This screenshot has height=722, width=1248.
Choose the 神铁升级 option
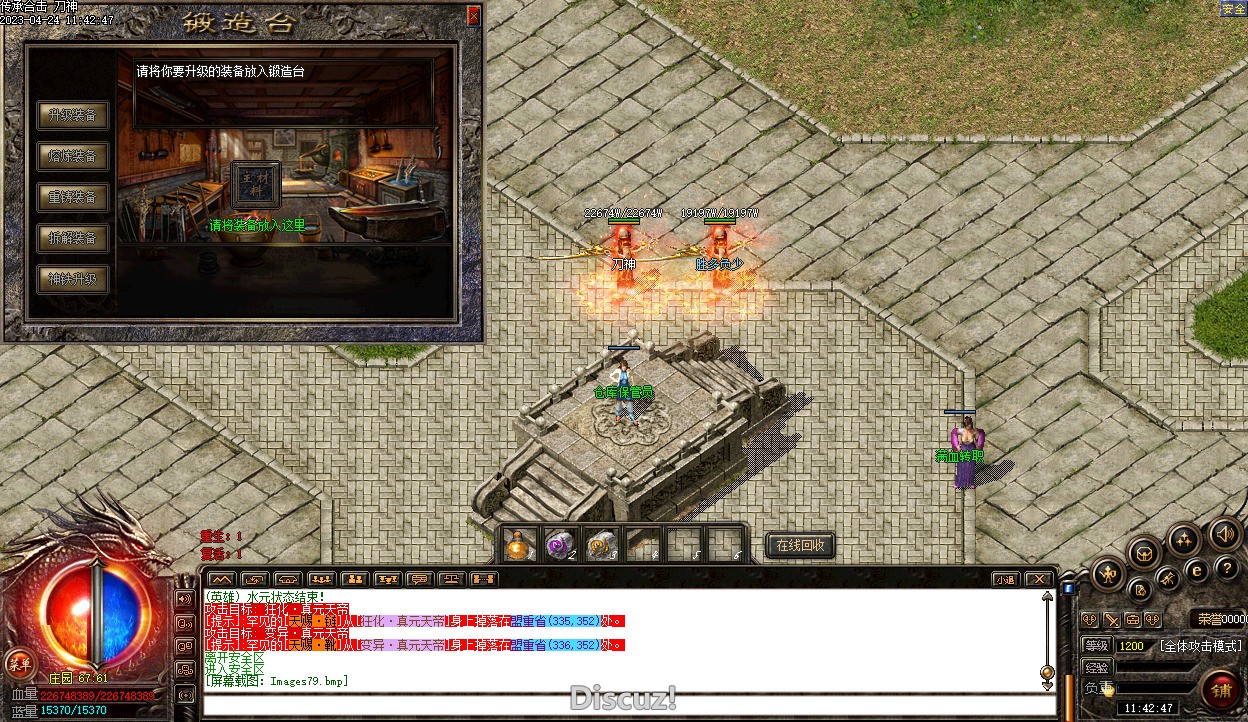point(73,279)
